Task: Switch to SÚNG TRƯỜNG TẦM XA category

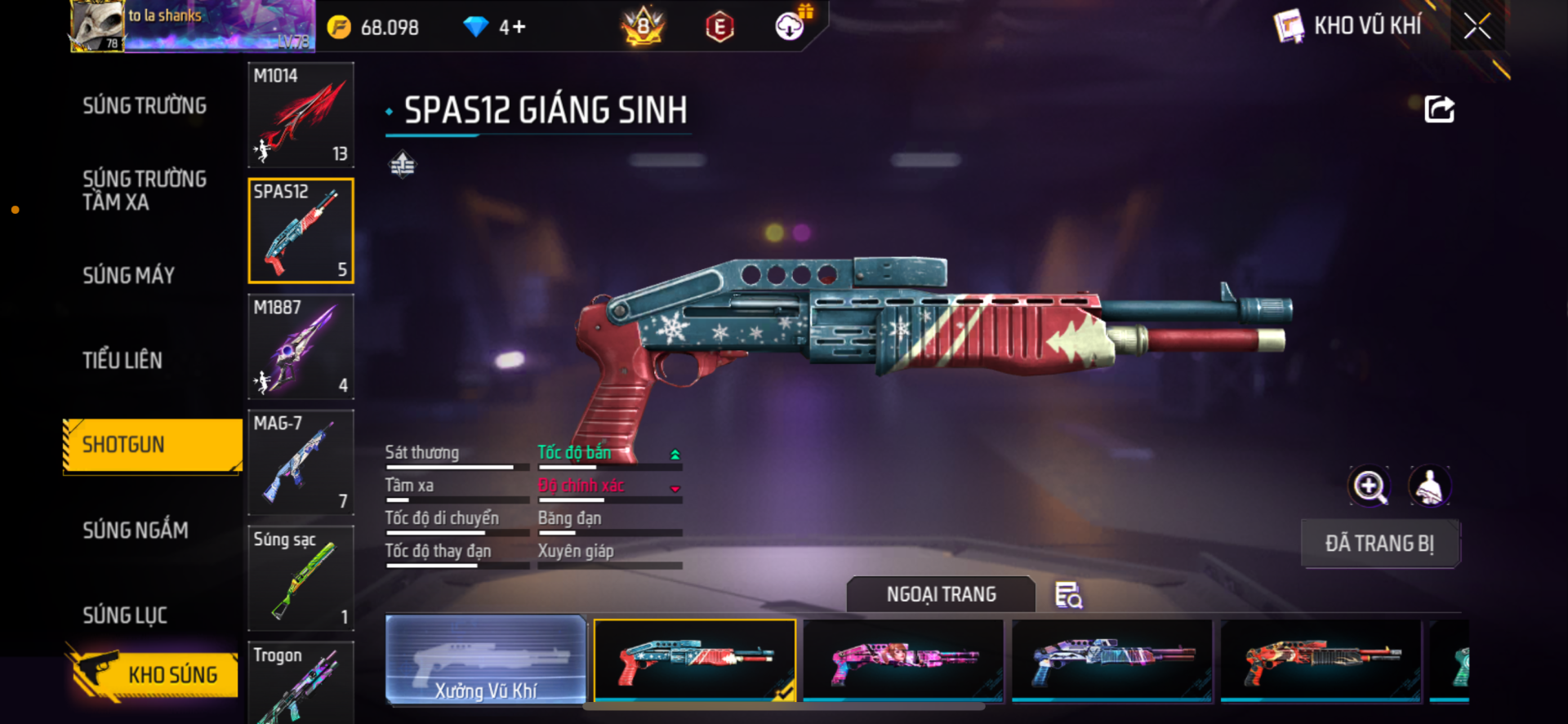Action: pyautogui.click(x=145, y=191)
